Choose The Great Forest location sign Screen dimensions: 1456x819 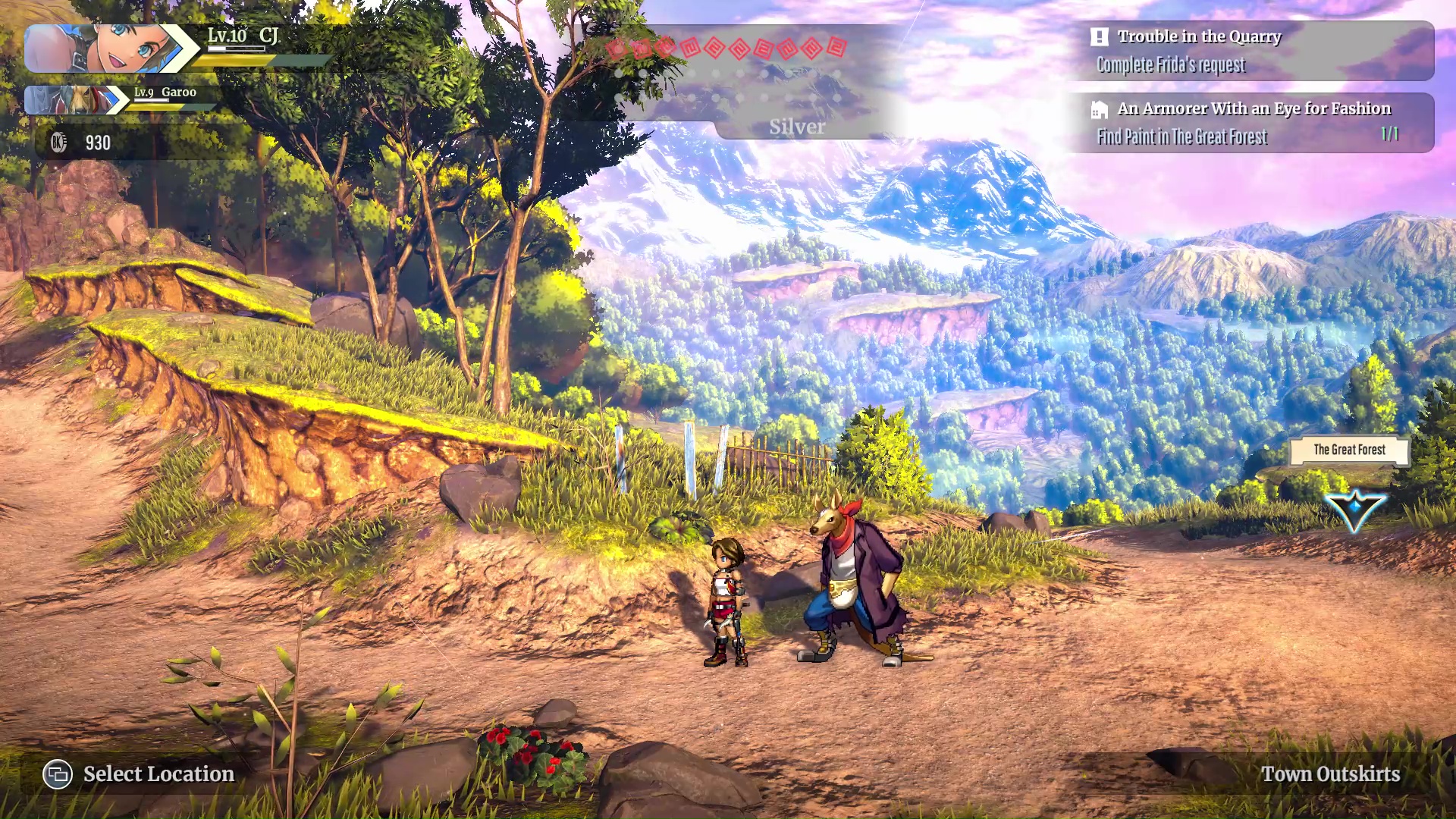click(1349, 450)
